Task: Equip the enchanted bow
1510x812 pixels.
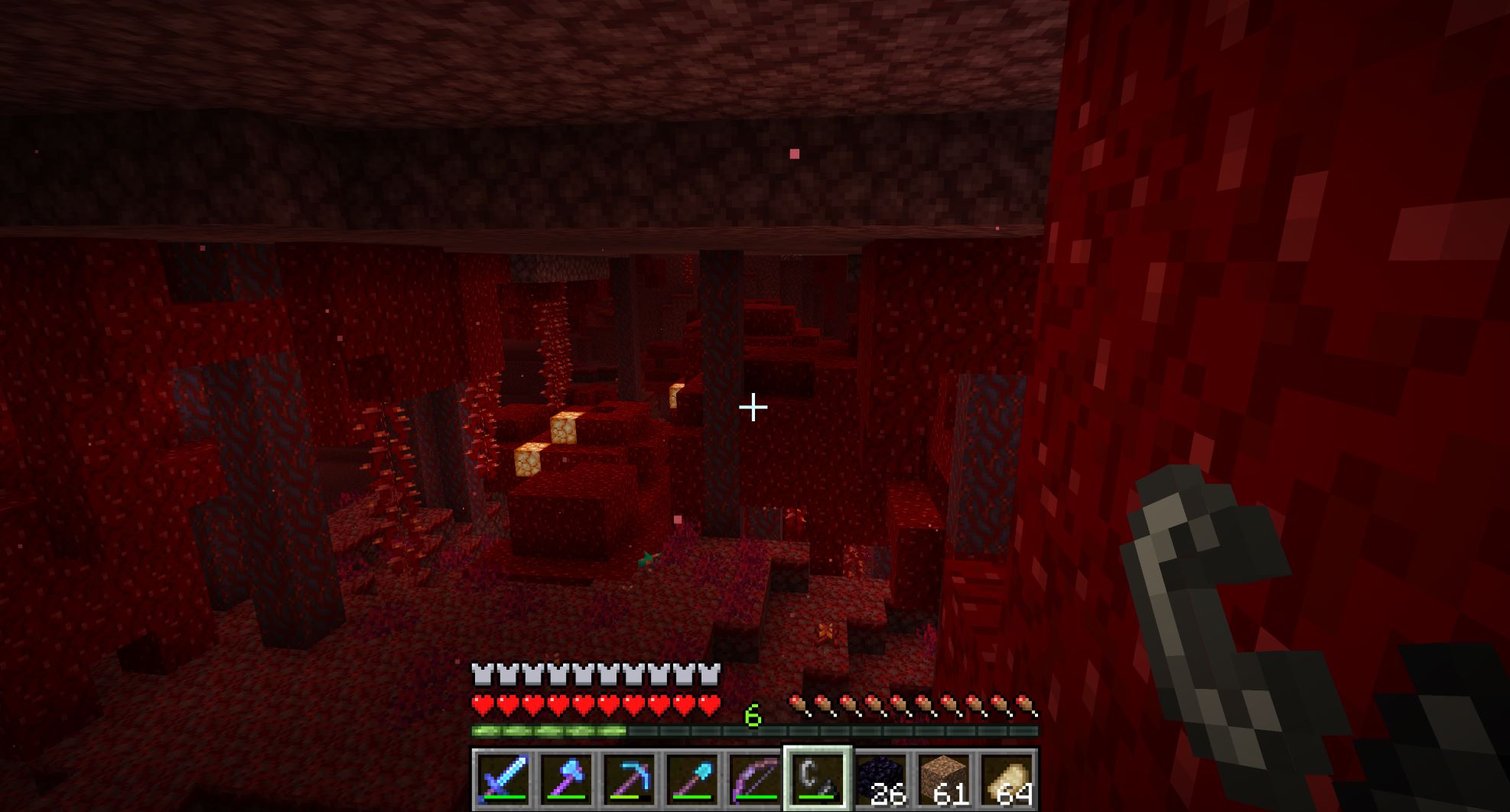Action: pyautogui.click(x=753, y=779)
